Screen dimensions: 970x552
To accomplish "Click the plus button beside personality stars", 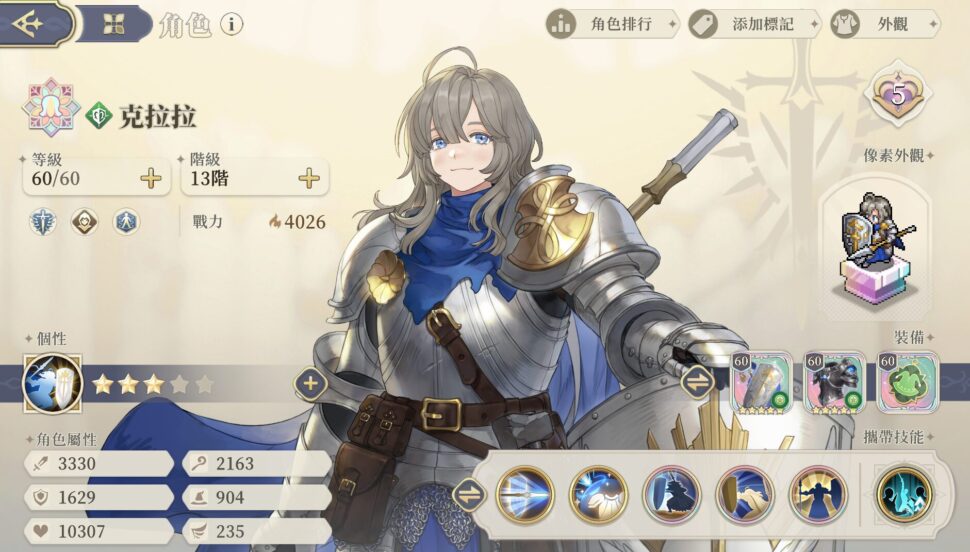I will pos(310,383).
